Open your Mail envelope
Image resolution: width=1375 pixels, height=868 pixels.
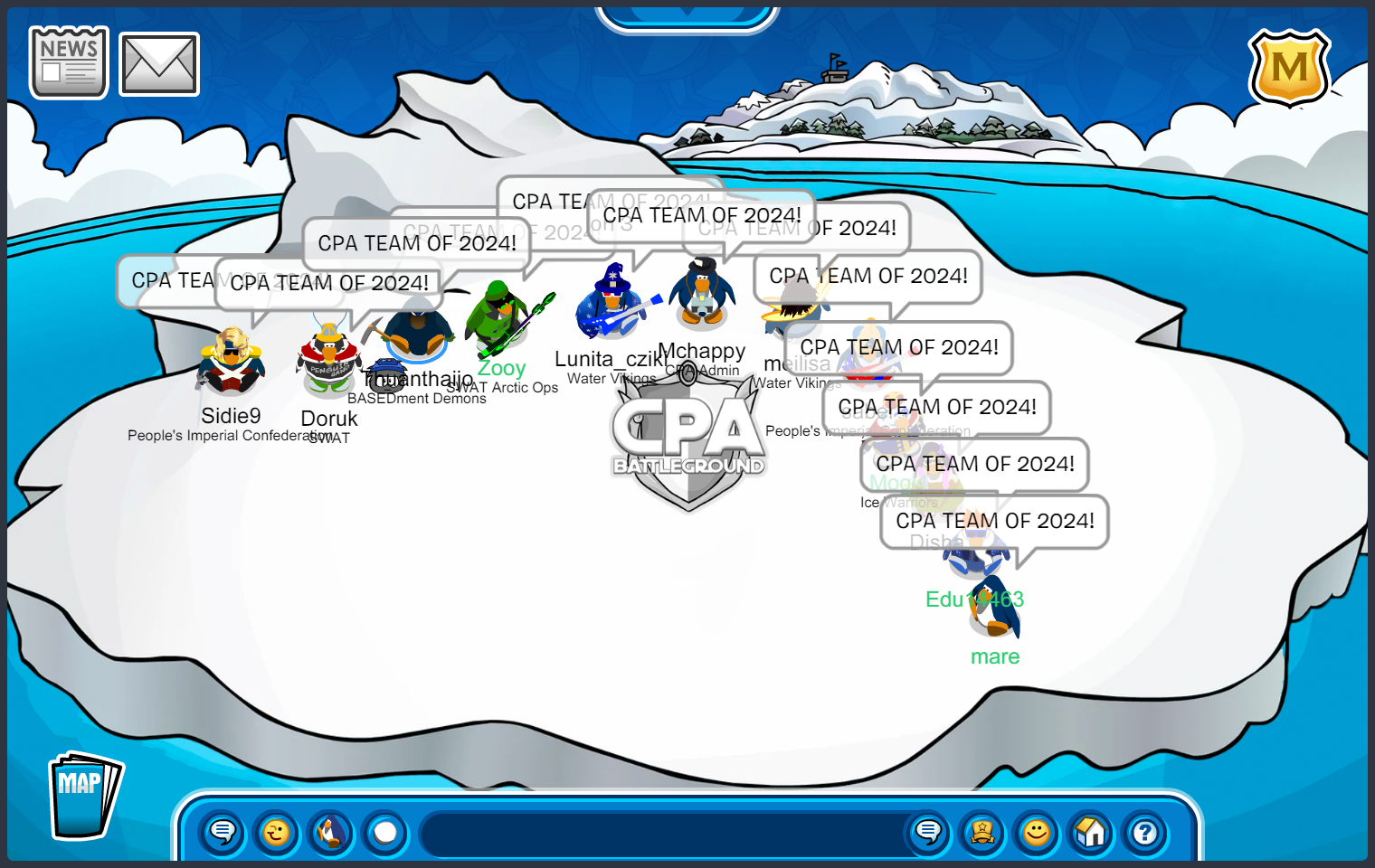pyautogui.click(x=159, y=63)
